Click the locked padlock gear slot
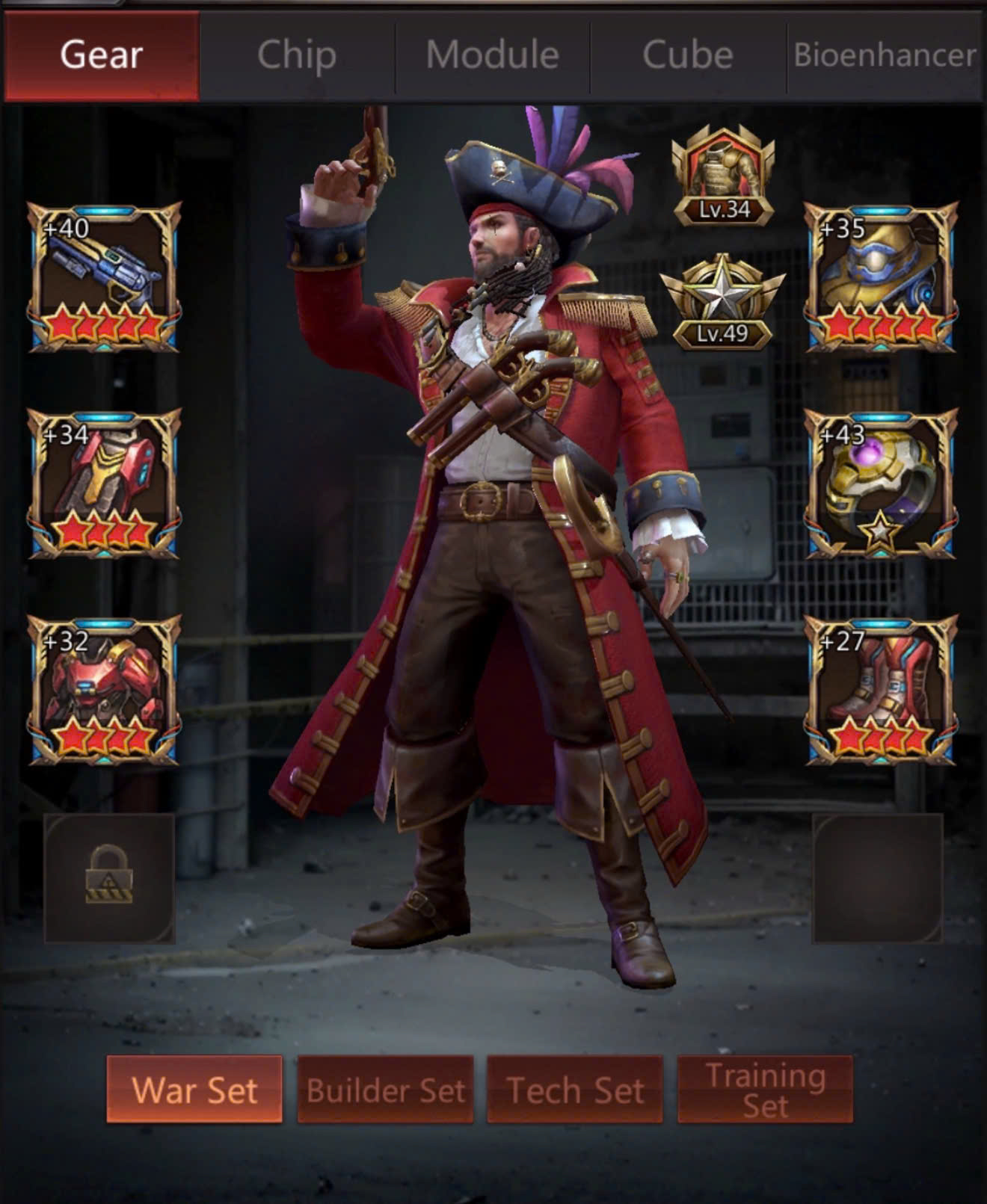Image resolution: width=987 pixels, height=1204 pixels. [x=109, y=877]
